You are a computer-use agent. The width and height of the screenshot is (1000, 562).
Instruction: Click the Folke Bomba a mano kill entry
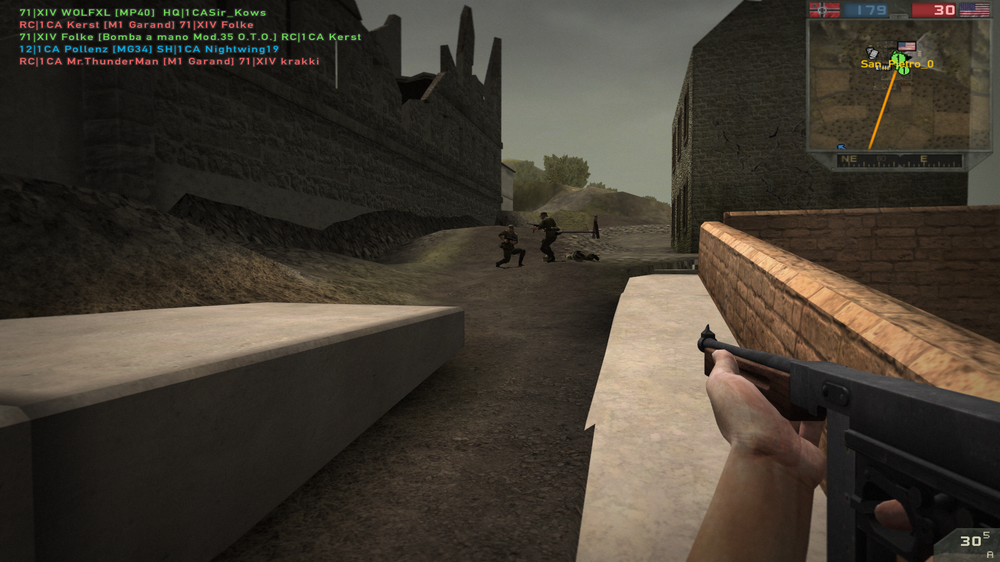tap(190, 37)
